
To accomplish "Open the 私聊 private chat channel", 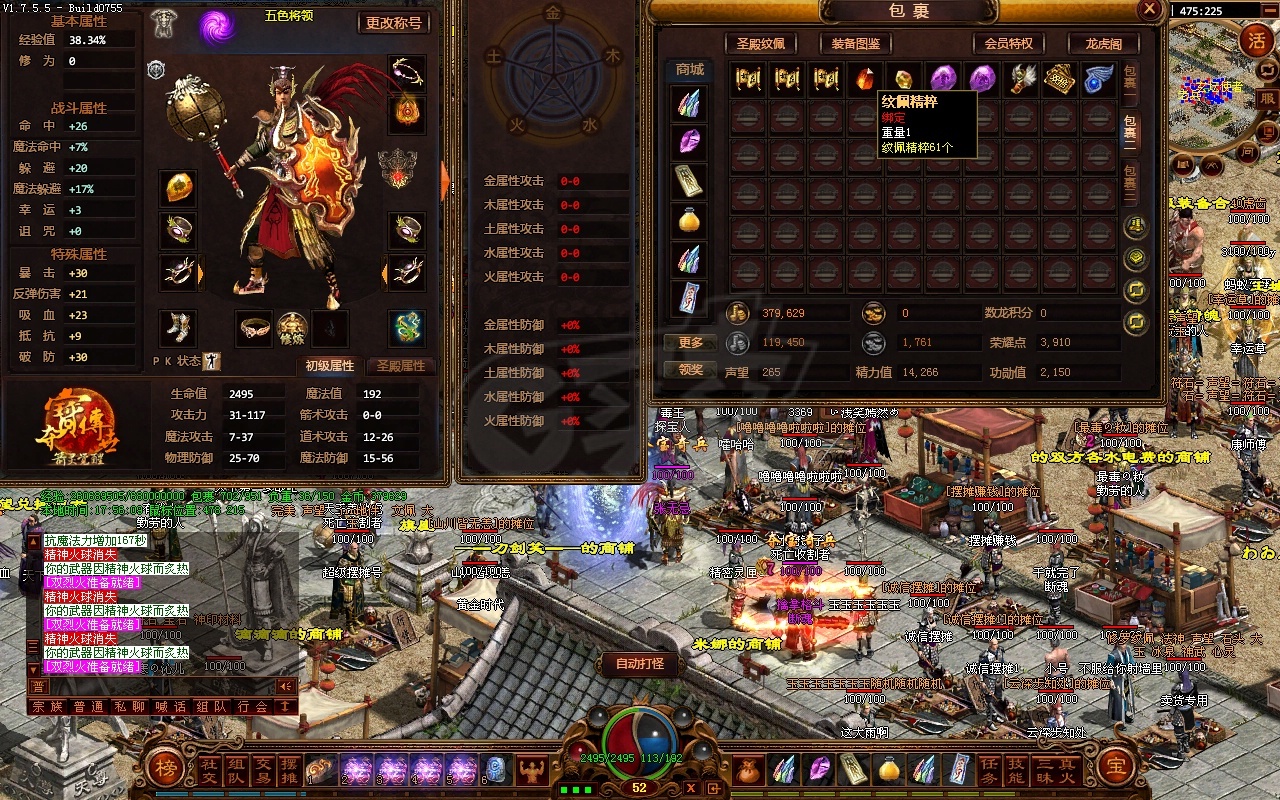I will coord(123,706).
